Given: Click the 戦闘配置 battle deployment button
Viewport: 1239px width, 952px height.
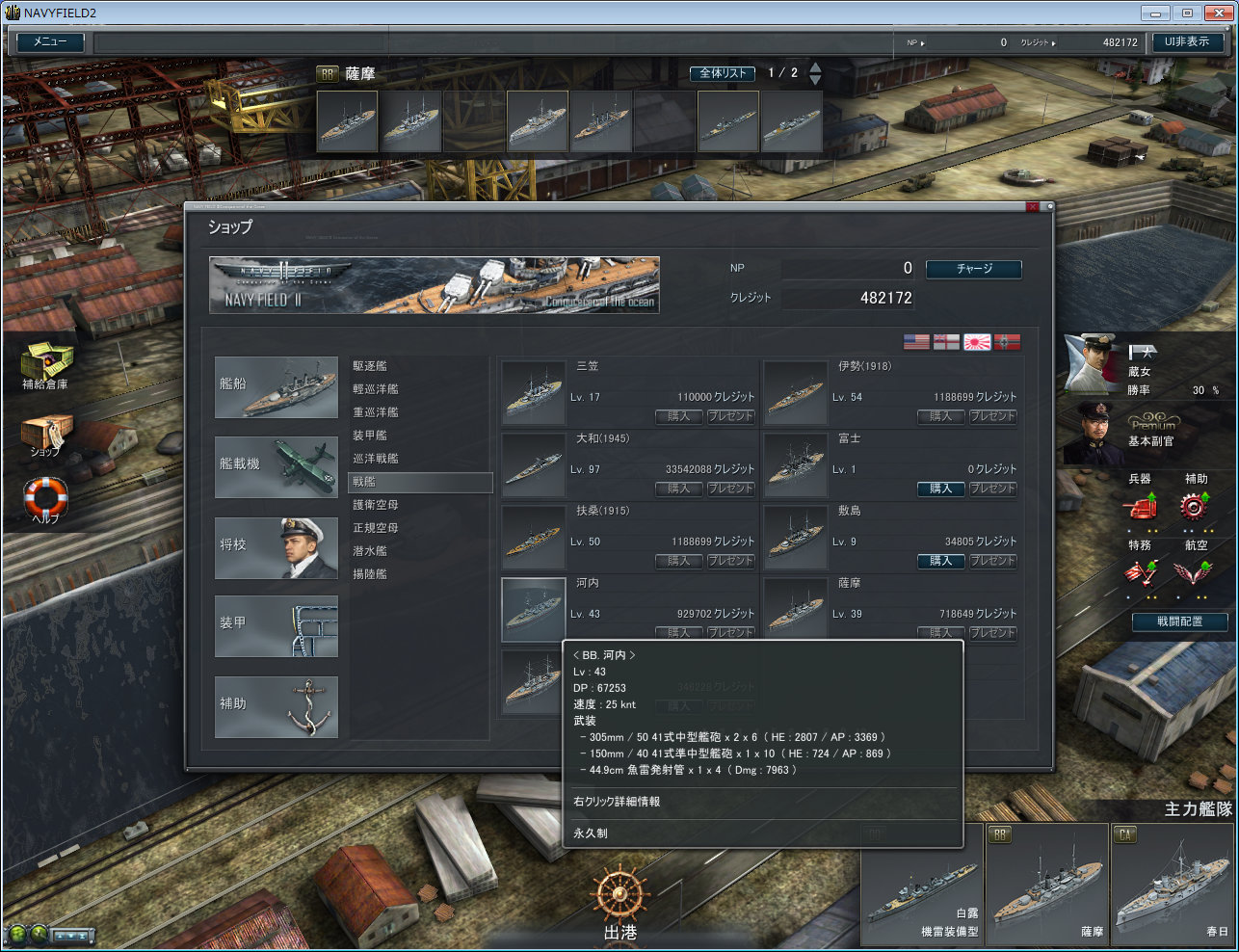Looking at the screenshot, I should click(1179, 621).
